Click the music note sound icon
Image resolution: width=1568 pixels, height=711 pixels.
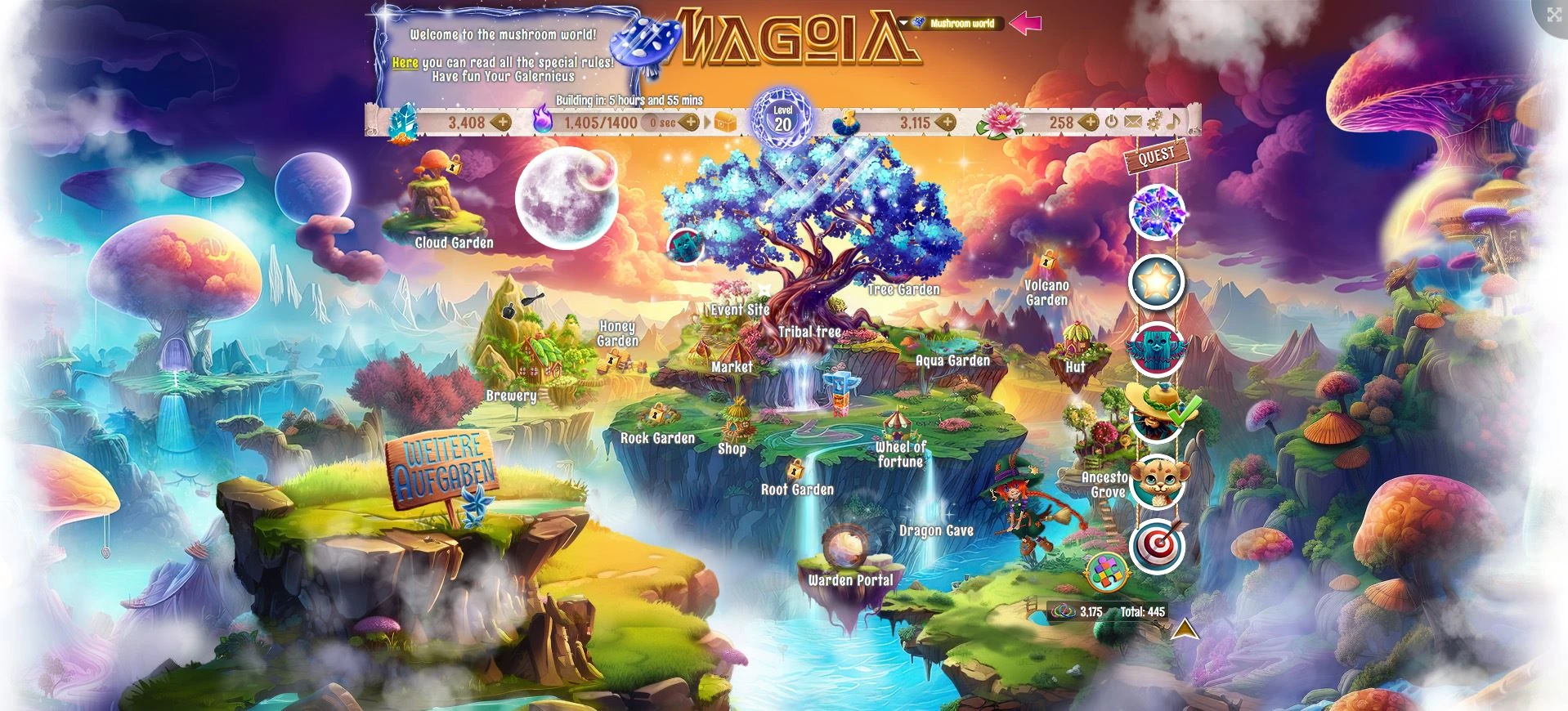1172,123
